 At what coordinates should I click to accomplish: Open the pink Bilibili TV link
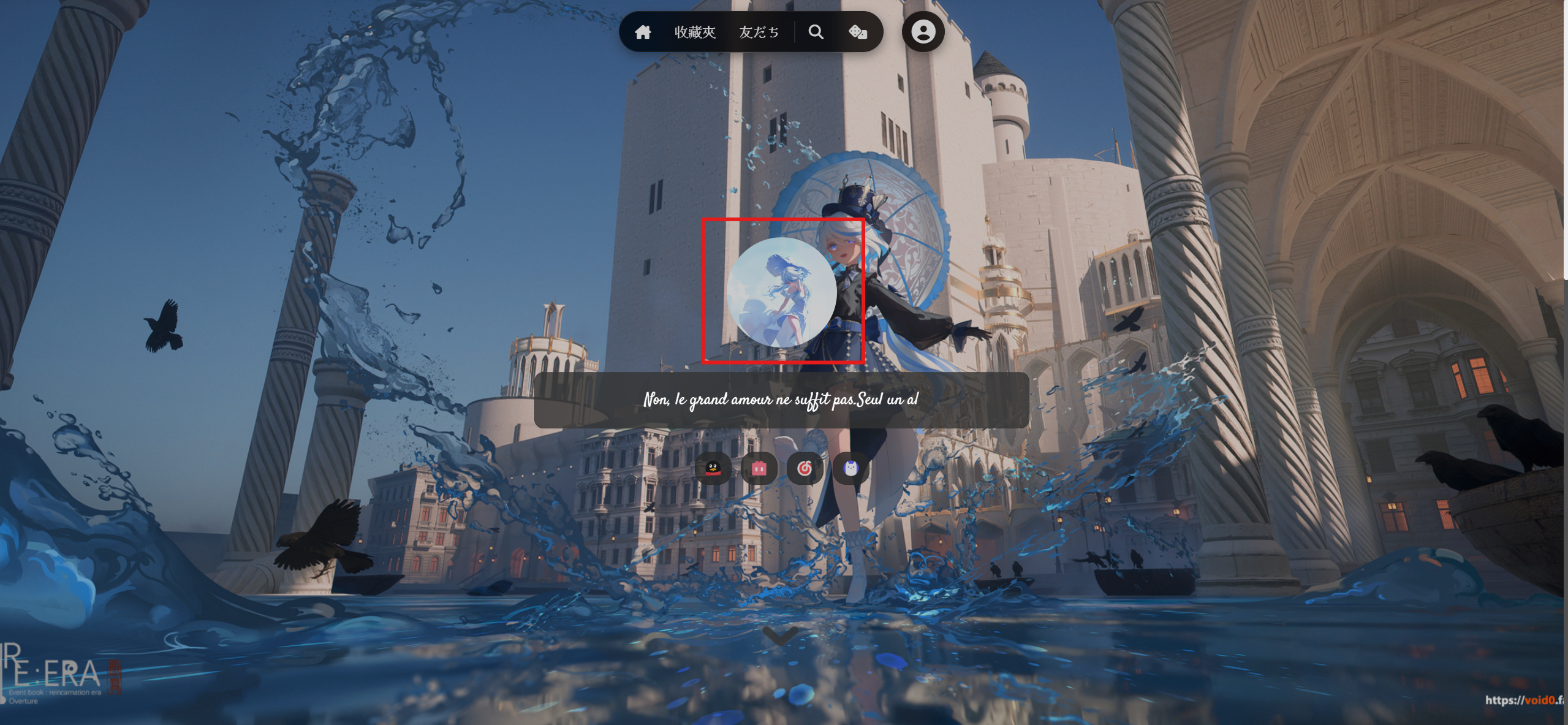coord(759,469)
